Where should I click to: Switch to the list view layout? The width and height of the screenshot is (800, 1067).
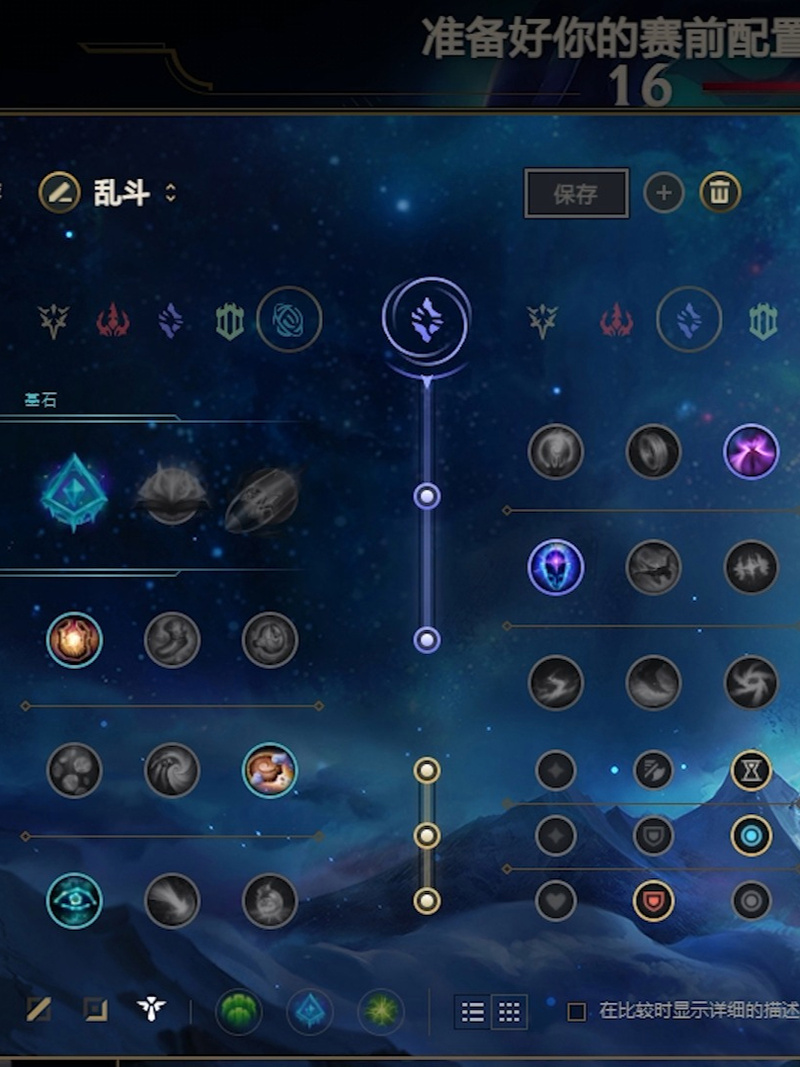[x=473, y=1012]
